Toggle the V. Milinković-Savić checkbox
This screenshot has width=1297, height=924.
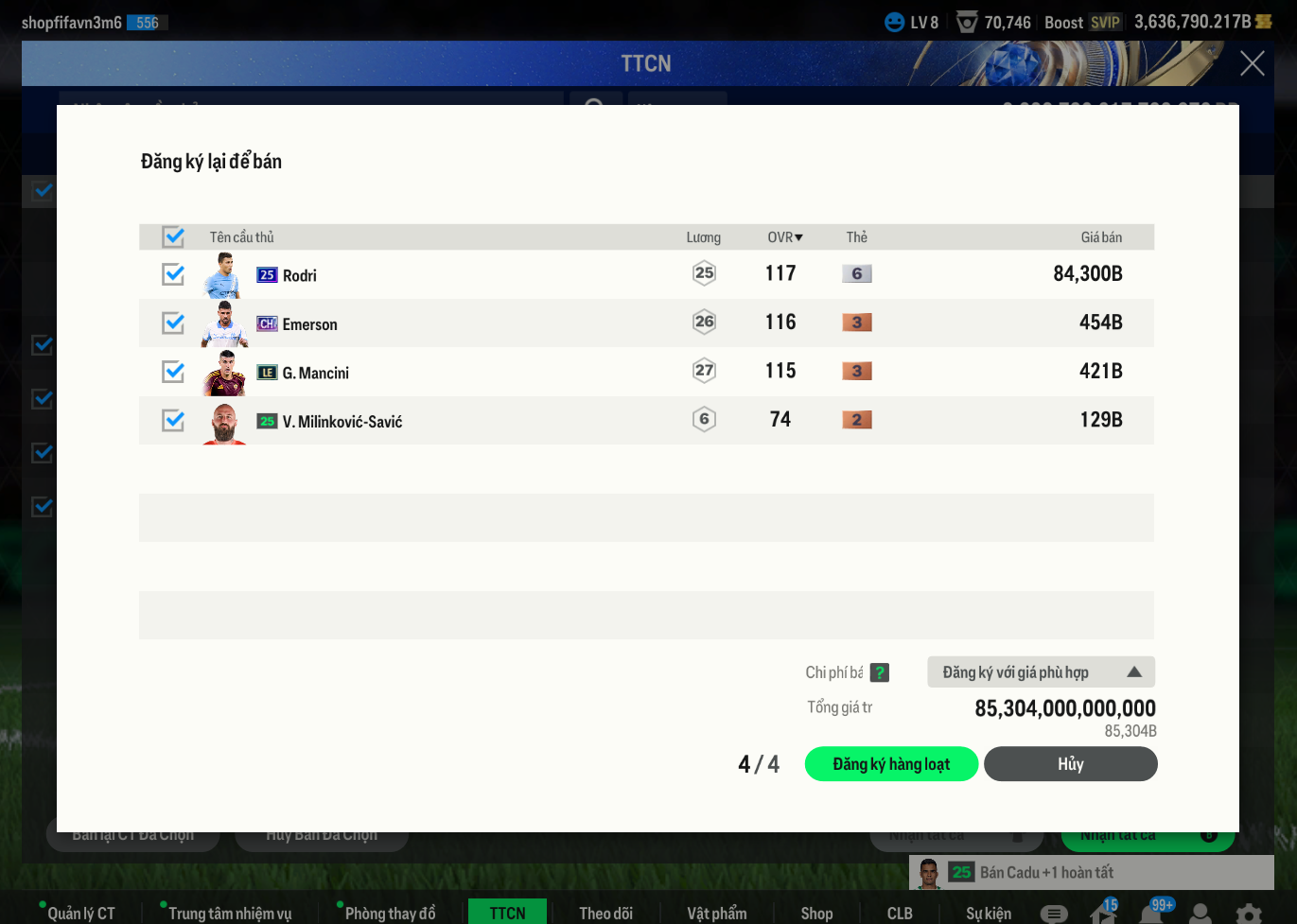(173, 420)
